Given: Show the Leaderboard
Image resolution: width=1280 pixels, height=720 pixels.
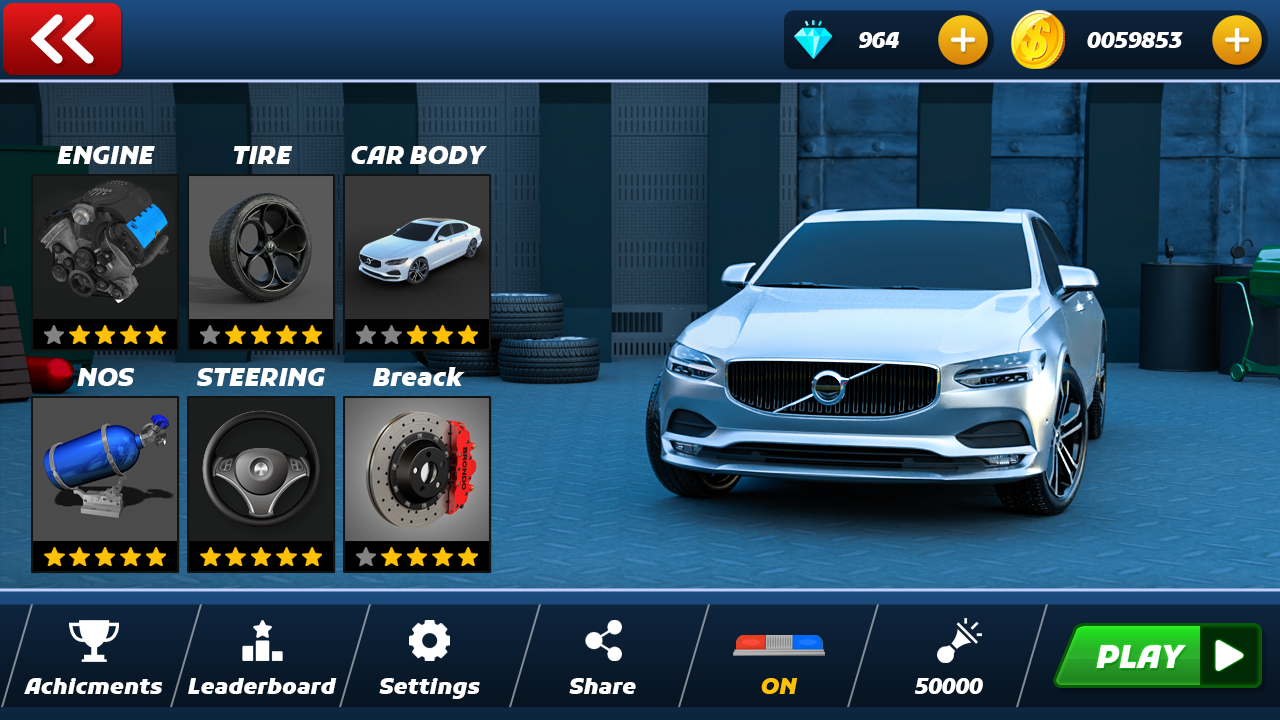Looking at the screenshot, I should [262, 657].
